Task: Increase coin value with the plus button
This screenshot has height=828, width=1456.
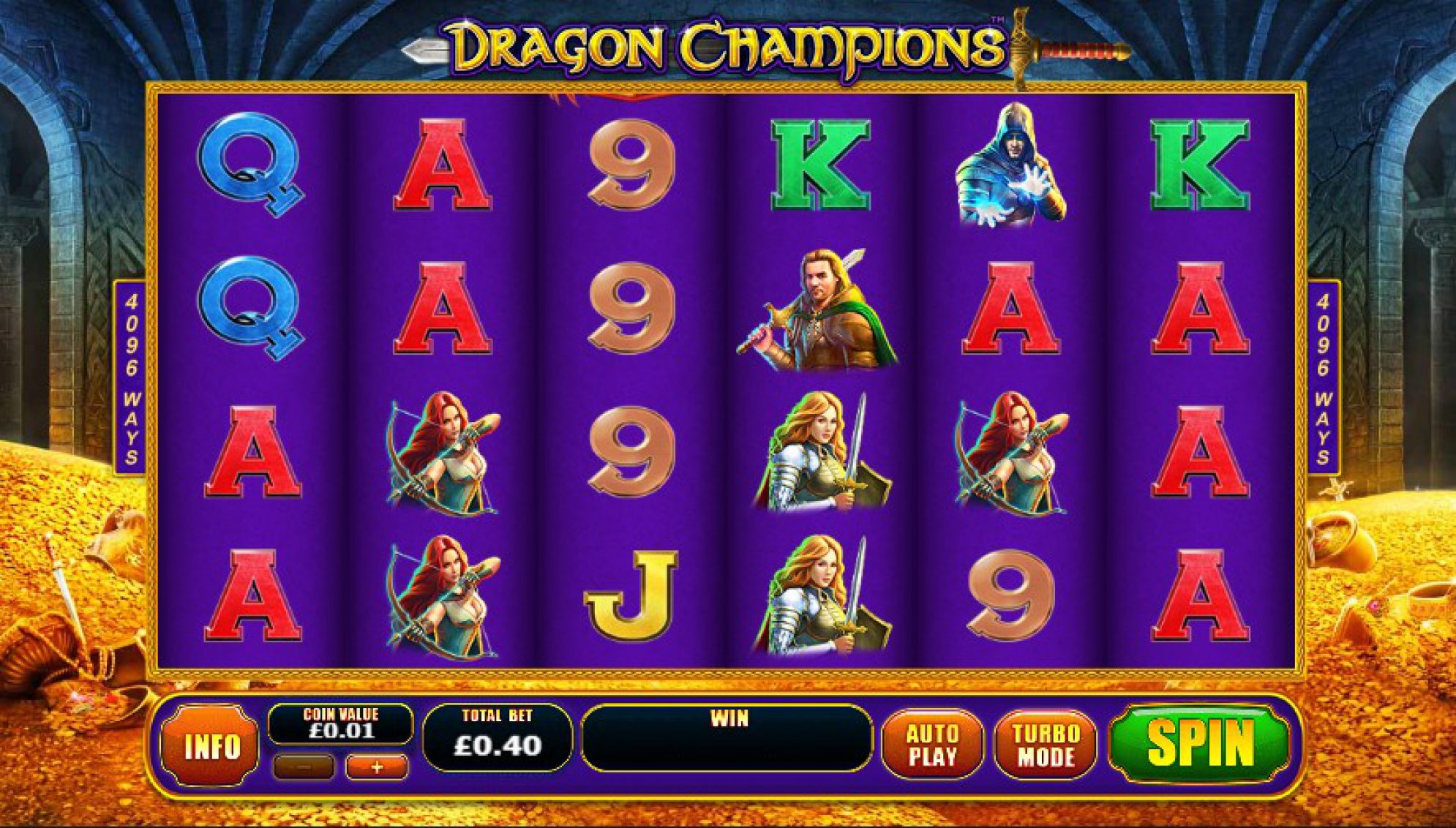Action: pyautogui.click(x=377, y=767)
